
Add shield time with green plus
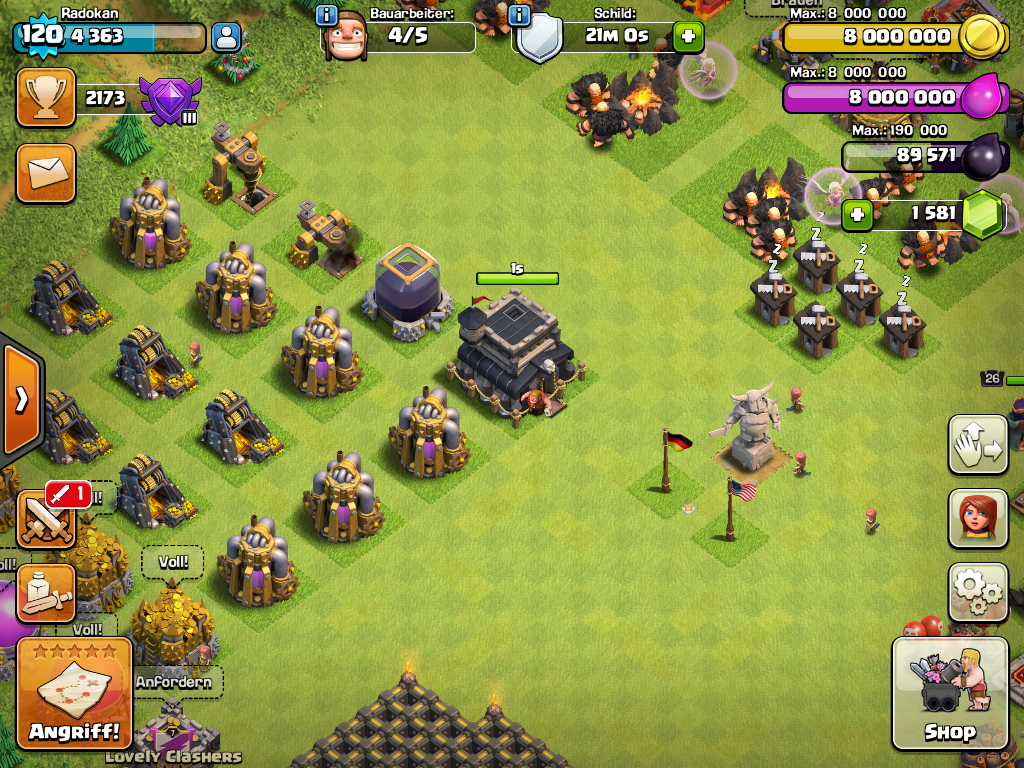(x=688, y=37)
